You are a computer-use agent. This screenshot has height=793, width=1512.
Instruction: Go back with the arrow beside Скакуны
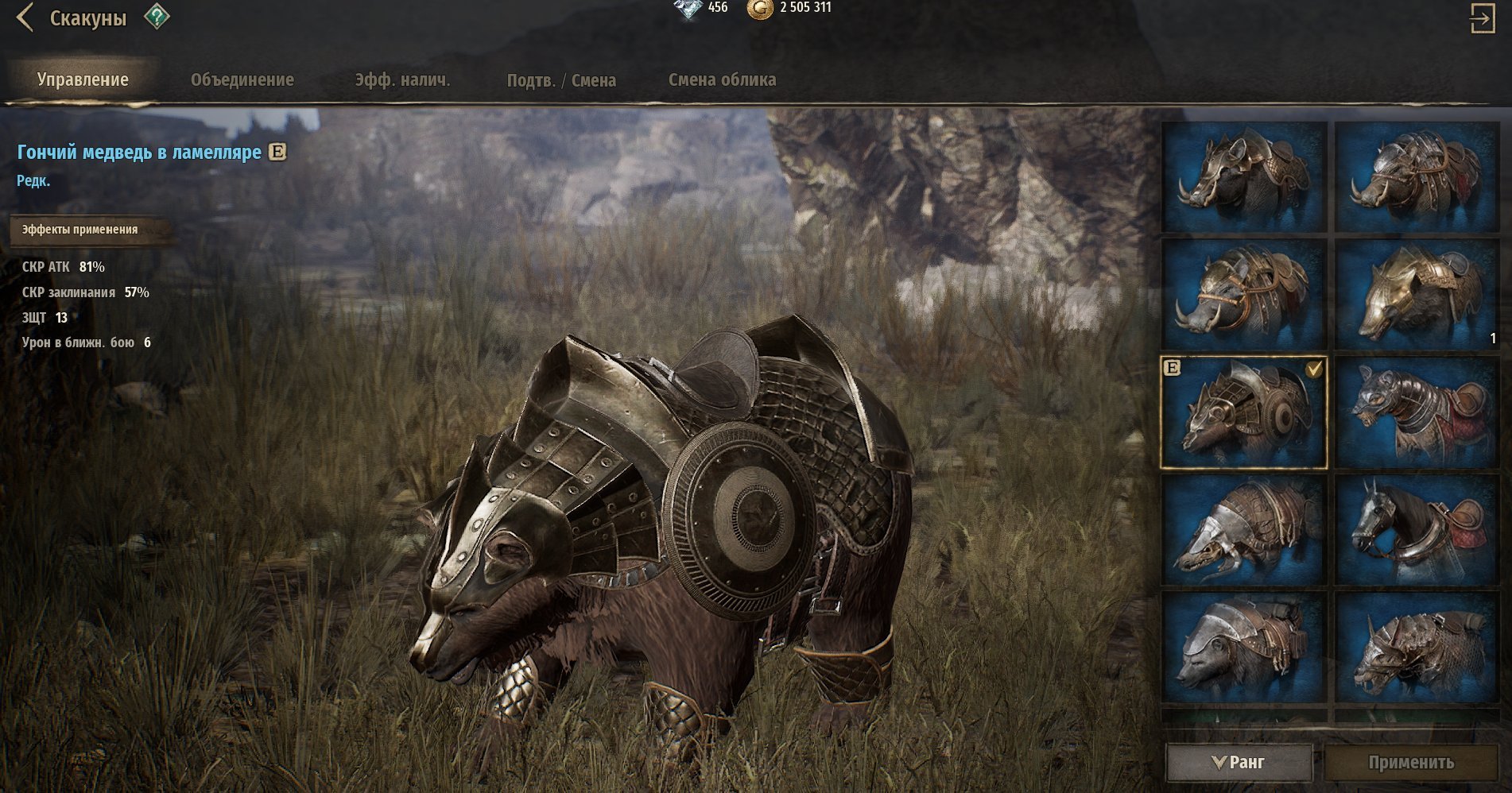25,17
